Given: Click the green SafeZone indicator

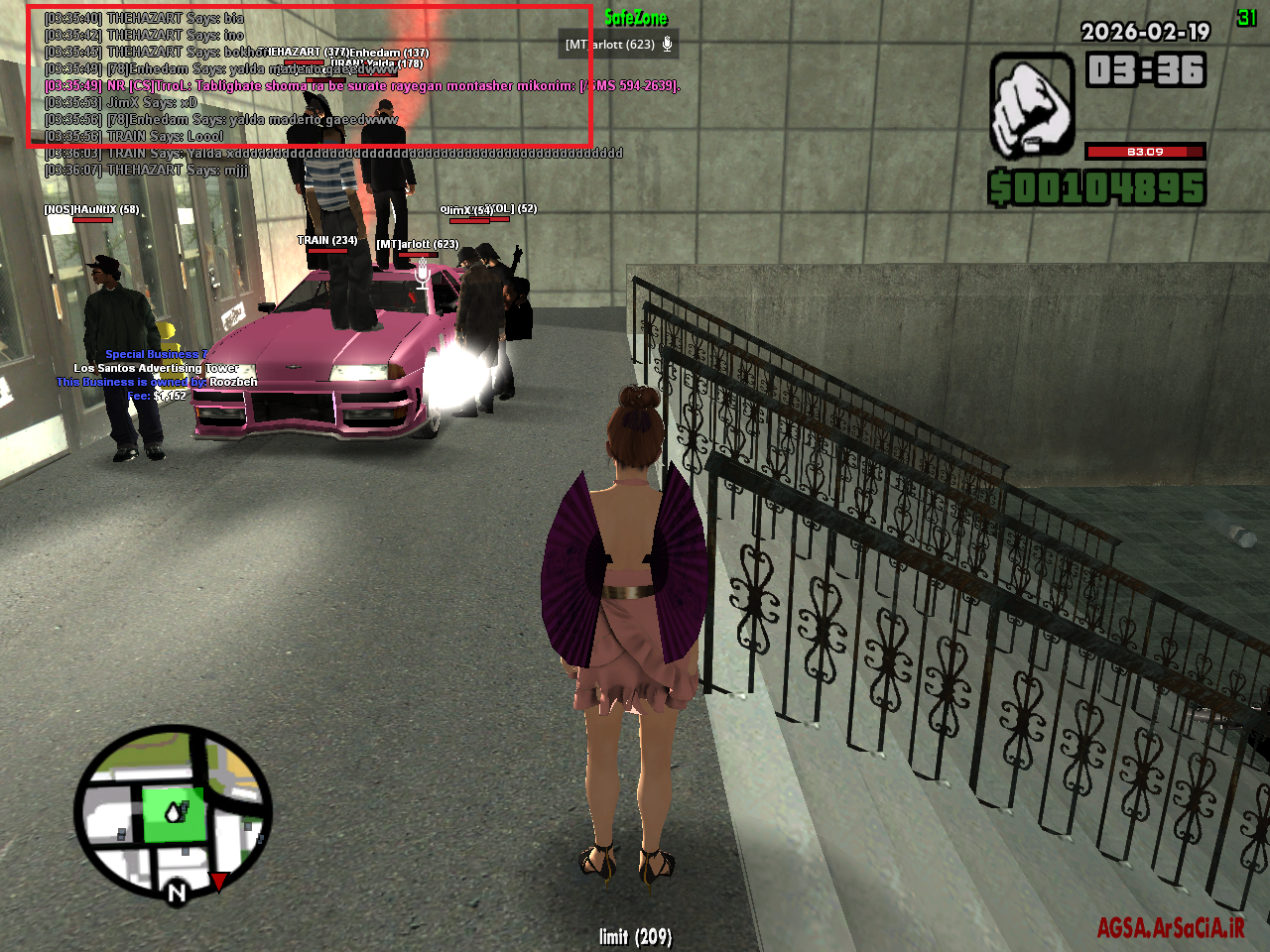Looking at the screenshot, I should coord(635,18).
